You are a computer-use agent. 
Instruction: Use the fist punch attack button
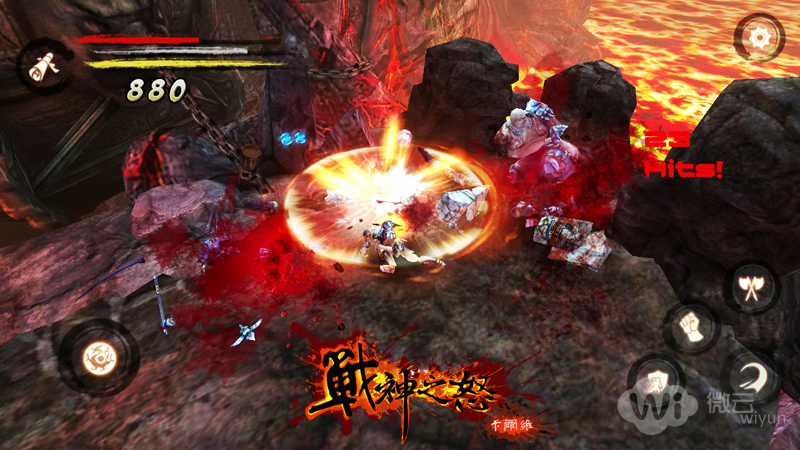690,327
